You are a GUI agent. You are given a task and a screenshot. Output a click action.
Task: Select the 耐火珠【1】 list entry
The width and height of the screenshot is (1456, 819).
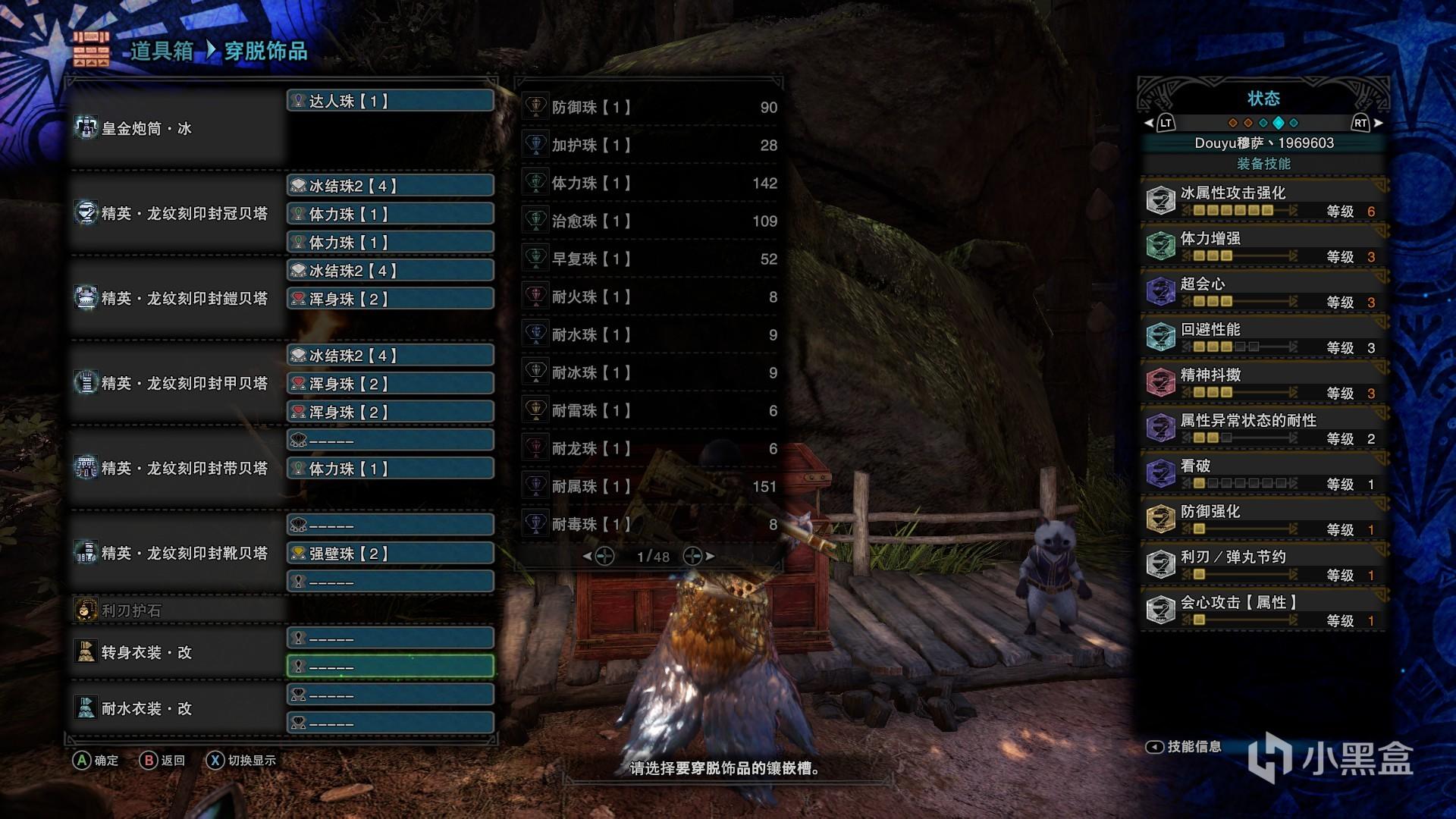652,297
